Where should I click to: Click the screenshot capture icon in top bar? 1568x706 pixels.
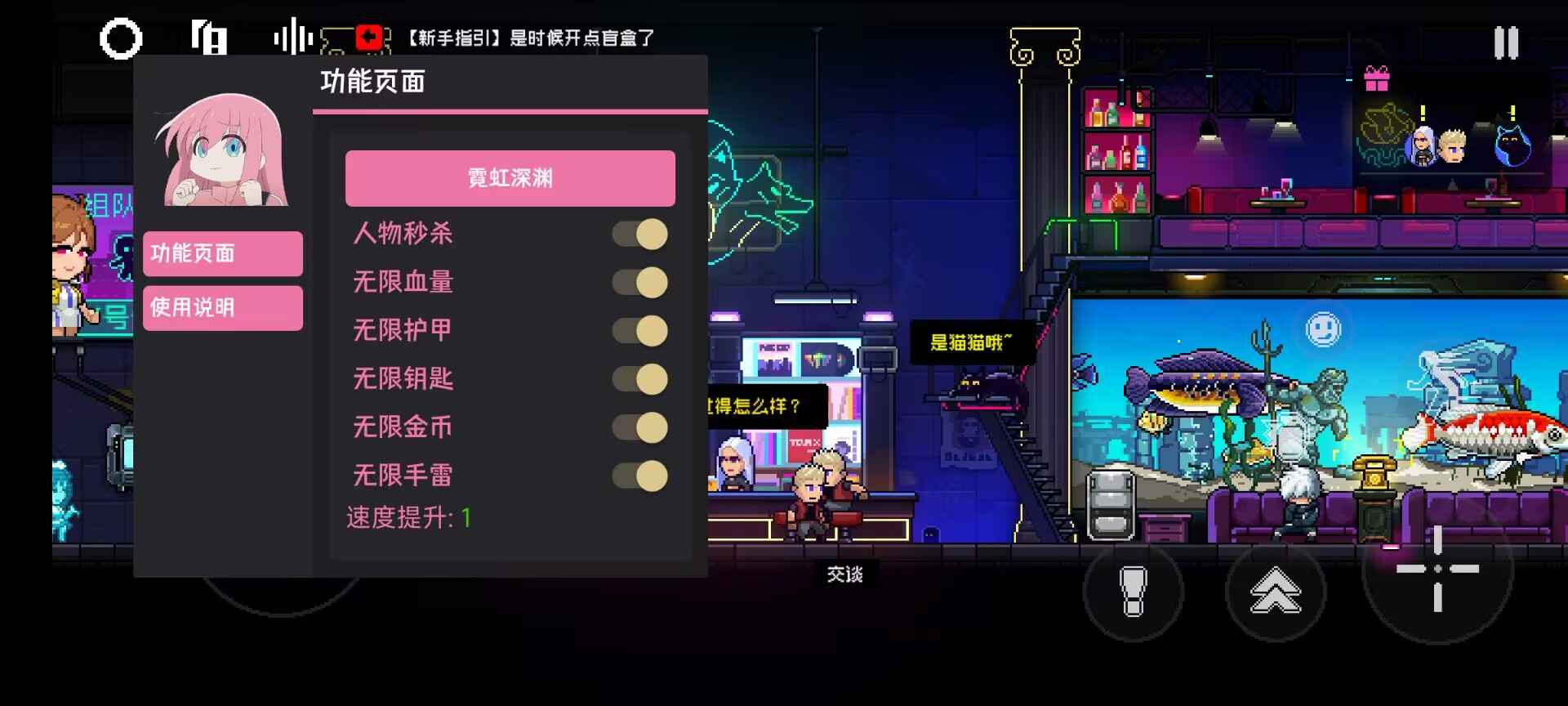pos(210,37)
